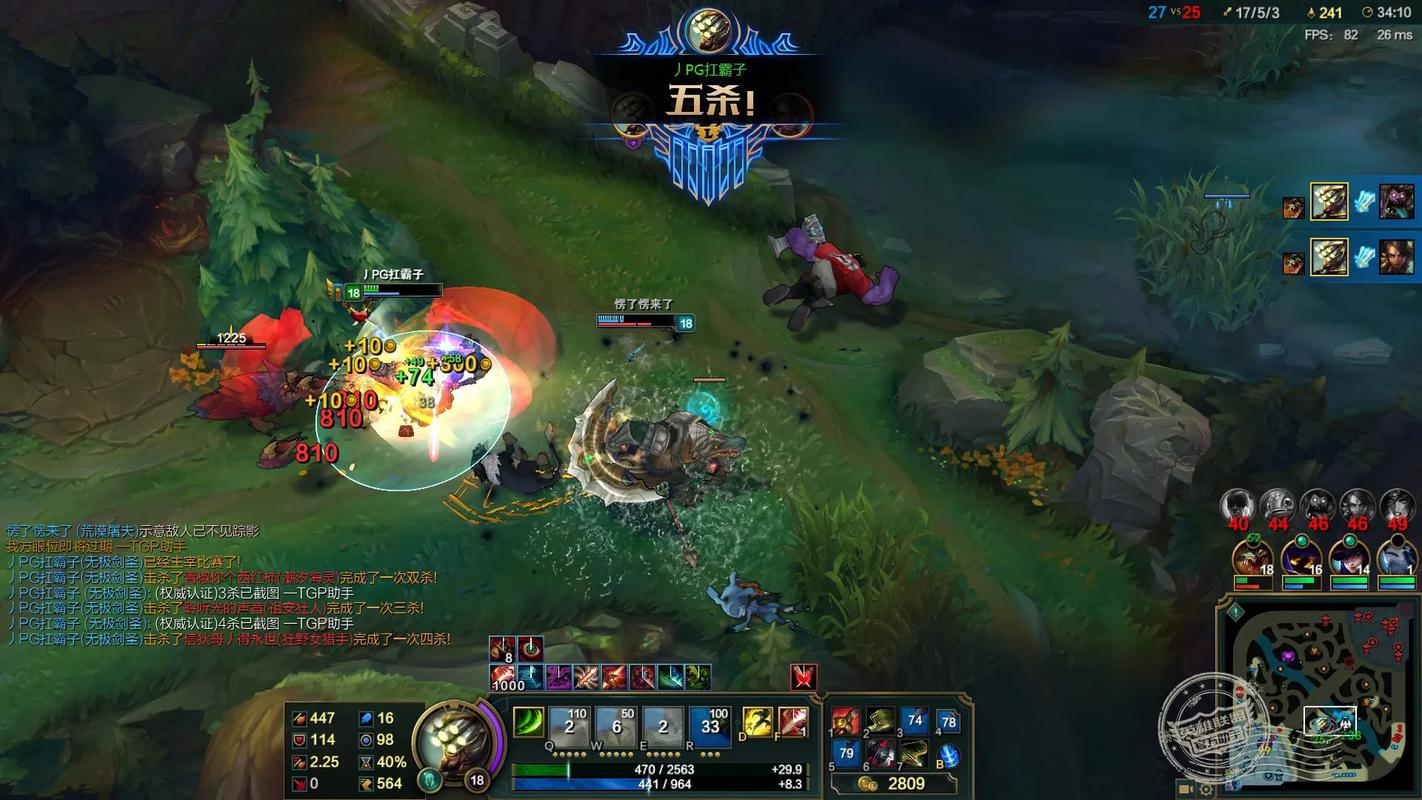
Task: Activate Meditate on the W slot
Action: click(x=617, y=722)
